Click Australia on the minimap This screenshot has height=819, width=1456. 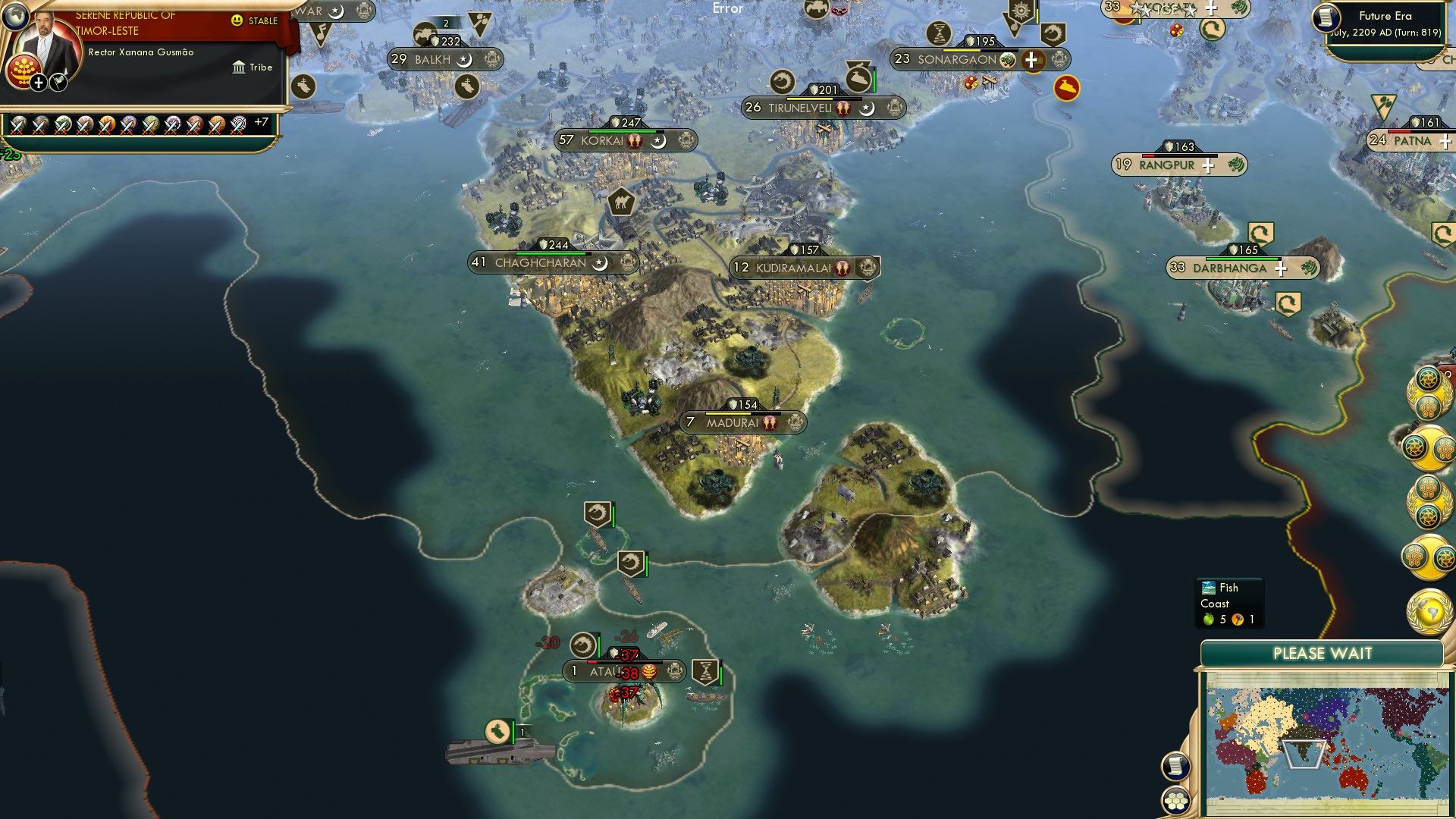pos(1353,780)
